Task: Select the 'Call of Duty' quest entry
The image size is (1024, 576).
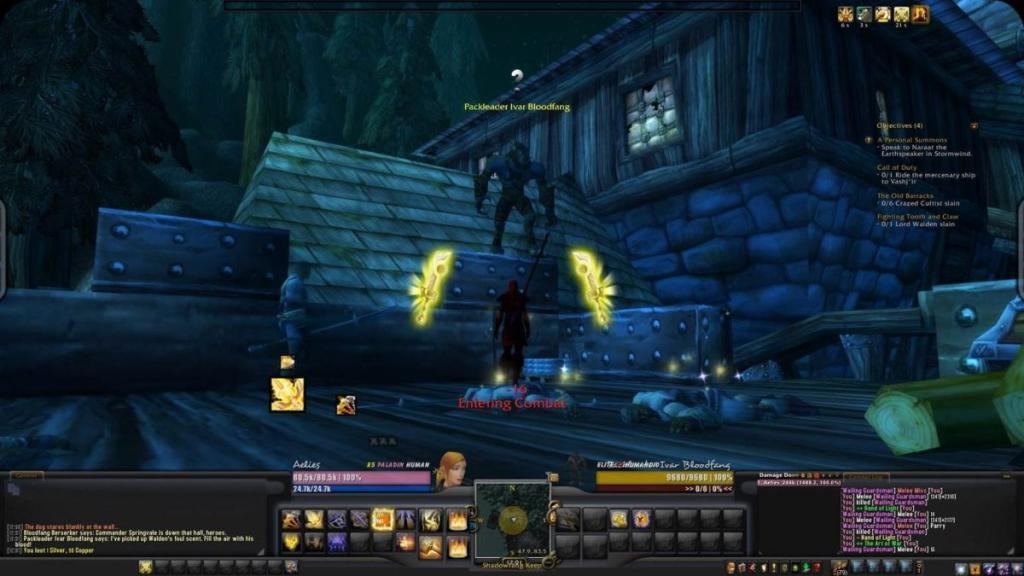Action: [898, 167]
